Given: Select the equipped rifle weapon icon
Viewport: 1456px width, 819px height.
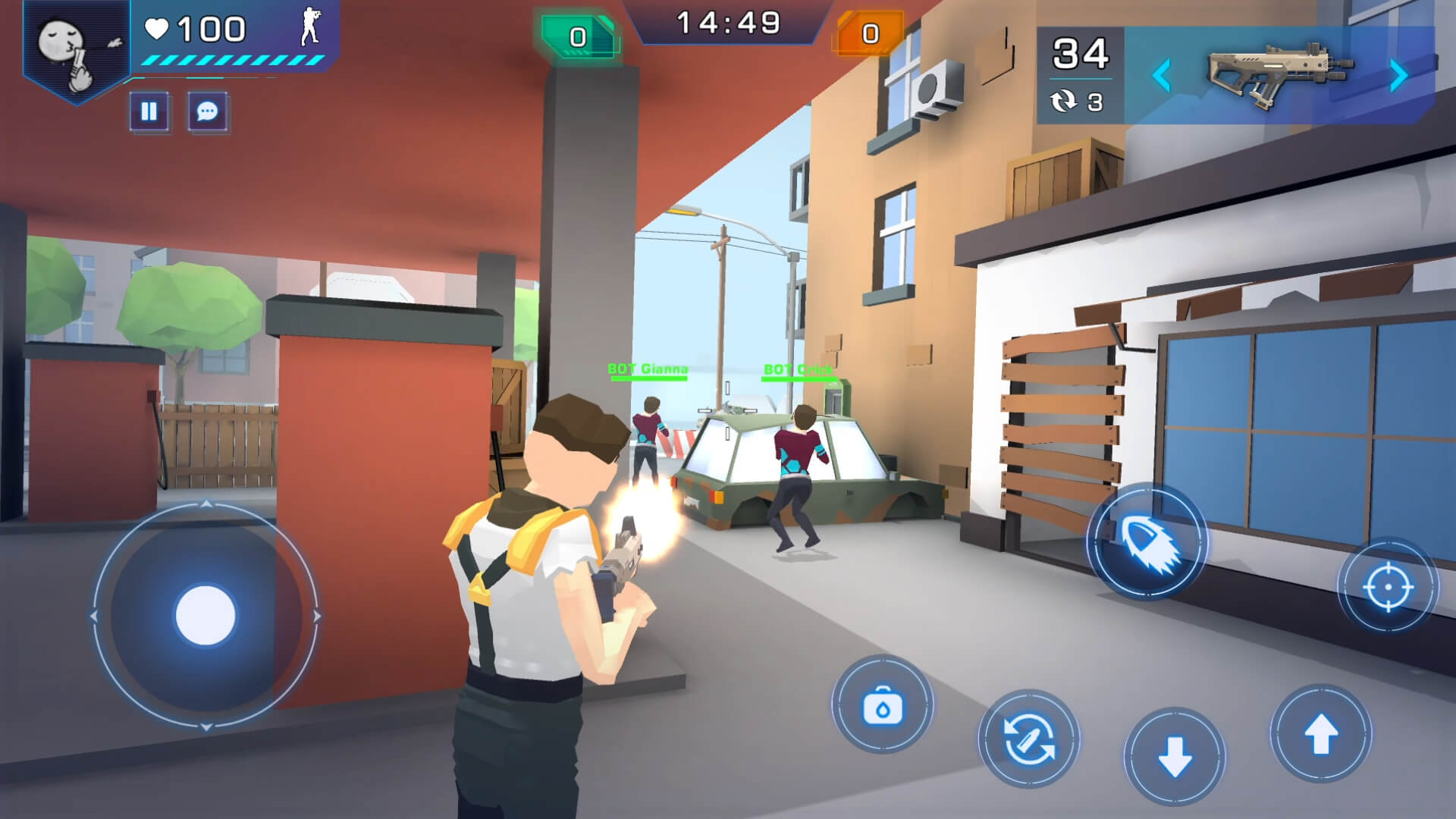Looking at the screenshot, I should 1279,74.
